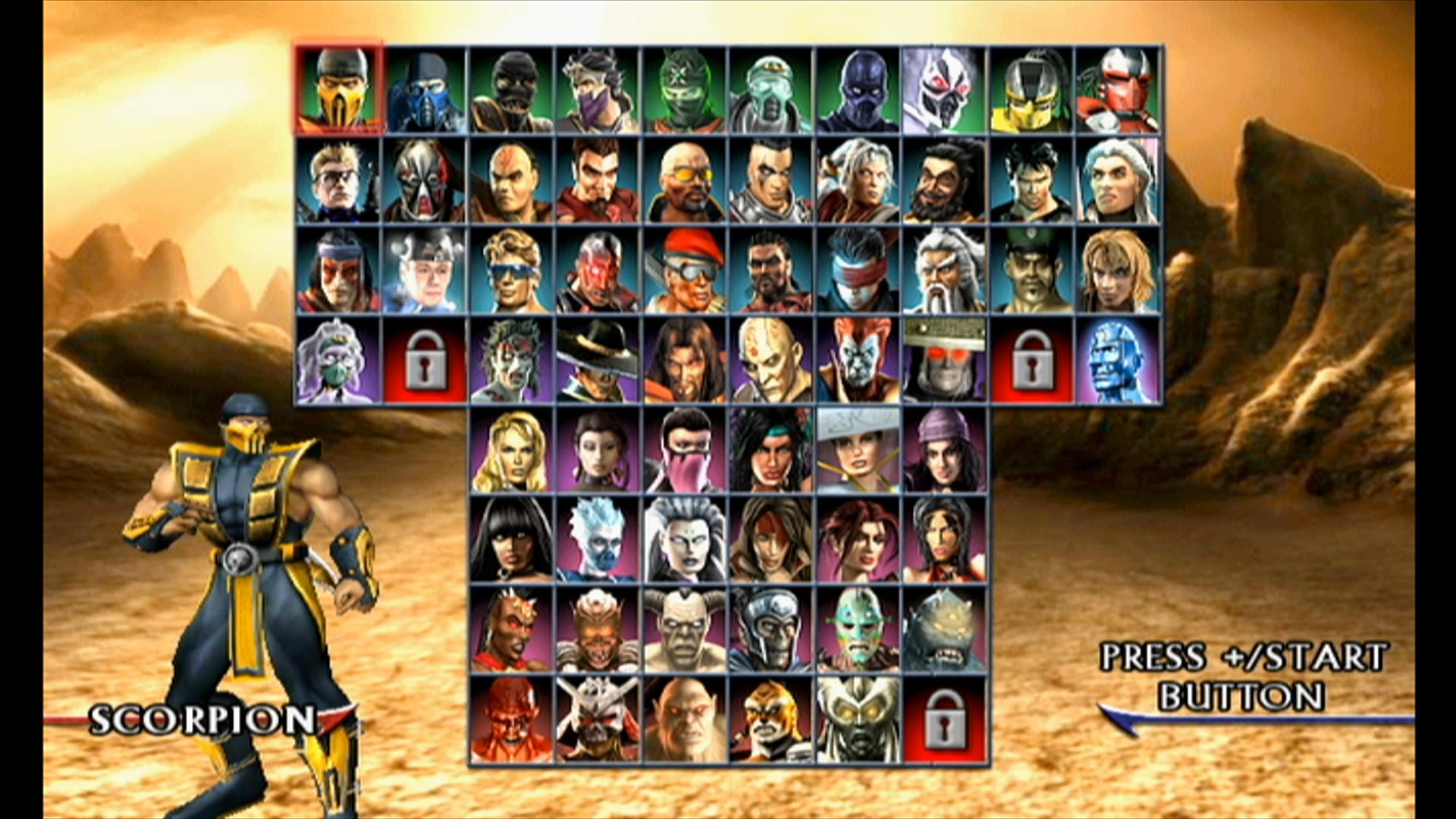Select Frost with spiky ice-blue hair
1456x819 pixels.
click(598, 539)
